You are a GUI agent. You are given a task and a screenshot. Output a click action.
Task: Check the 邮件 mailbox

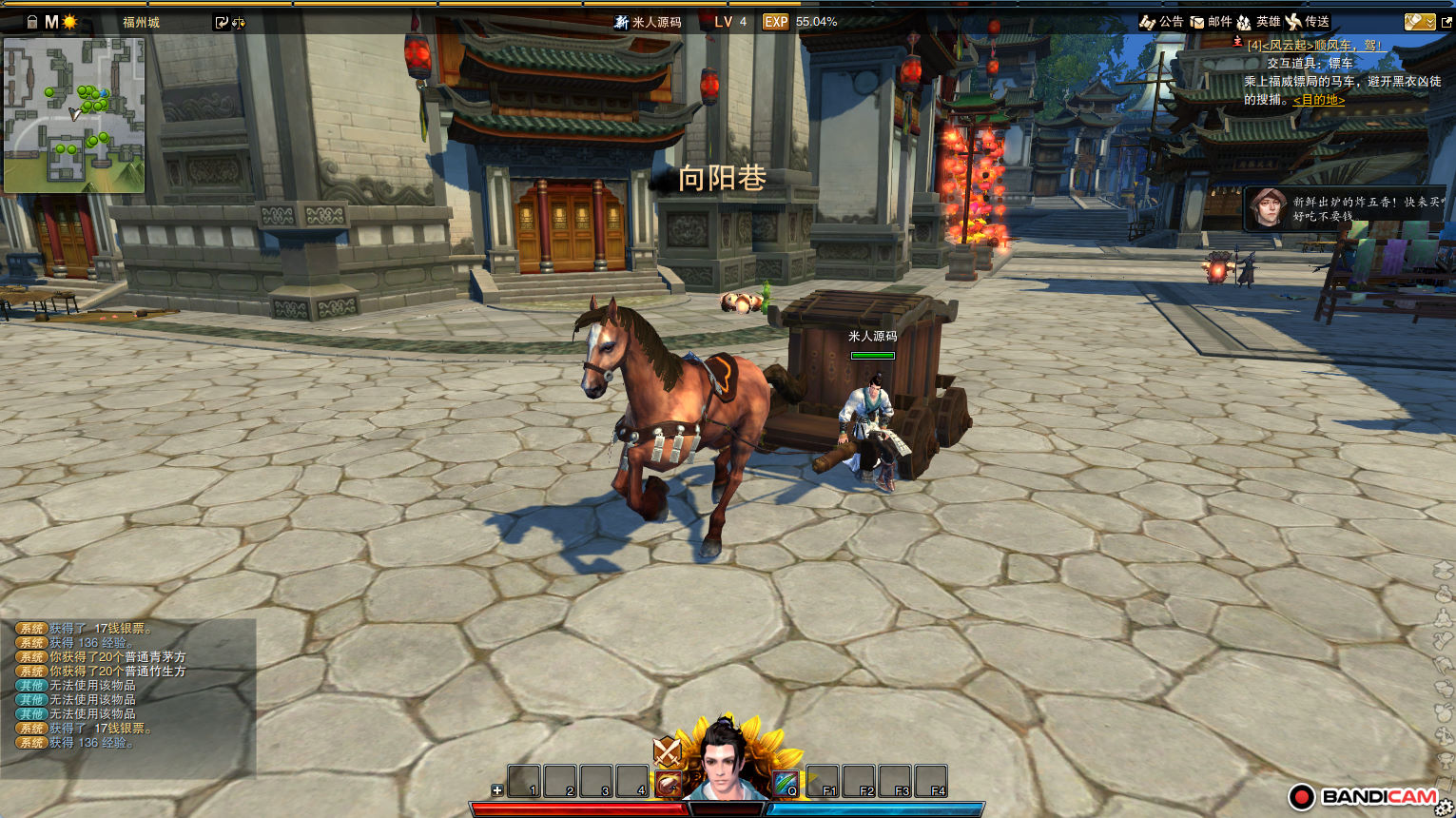click(1211, 21)
